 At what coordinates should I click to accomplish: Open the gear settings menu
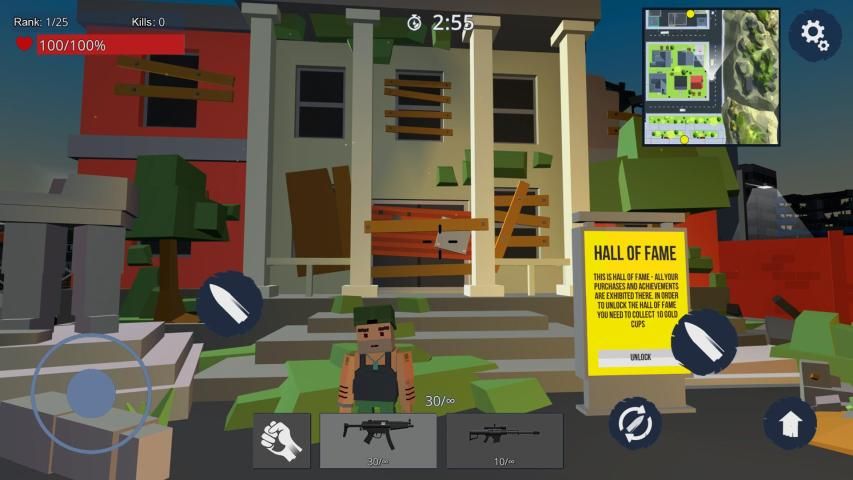tap(814, 36)
